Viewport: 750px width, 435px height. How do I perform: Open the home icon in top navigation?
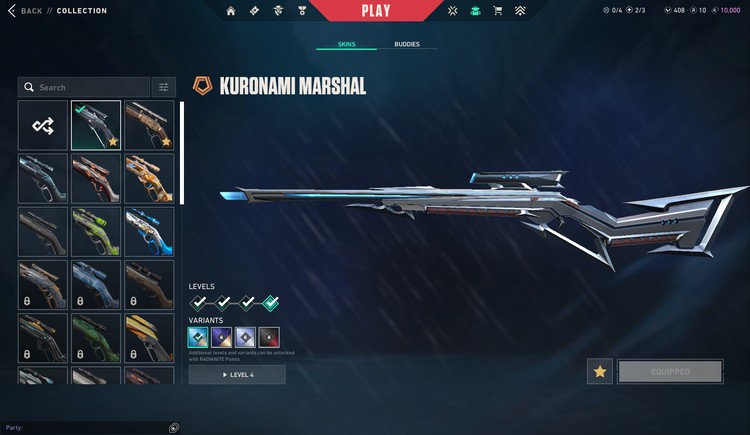pos(232,11)
